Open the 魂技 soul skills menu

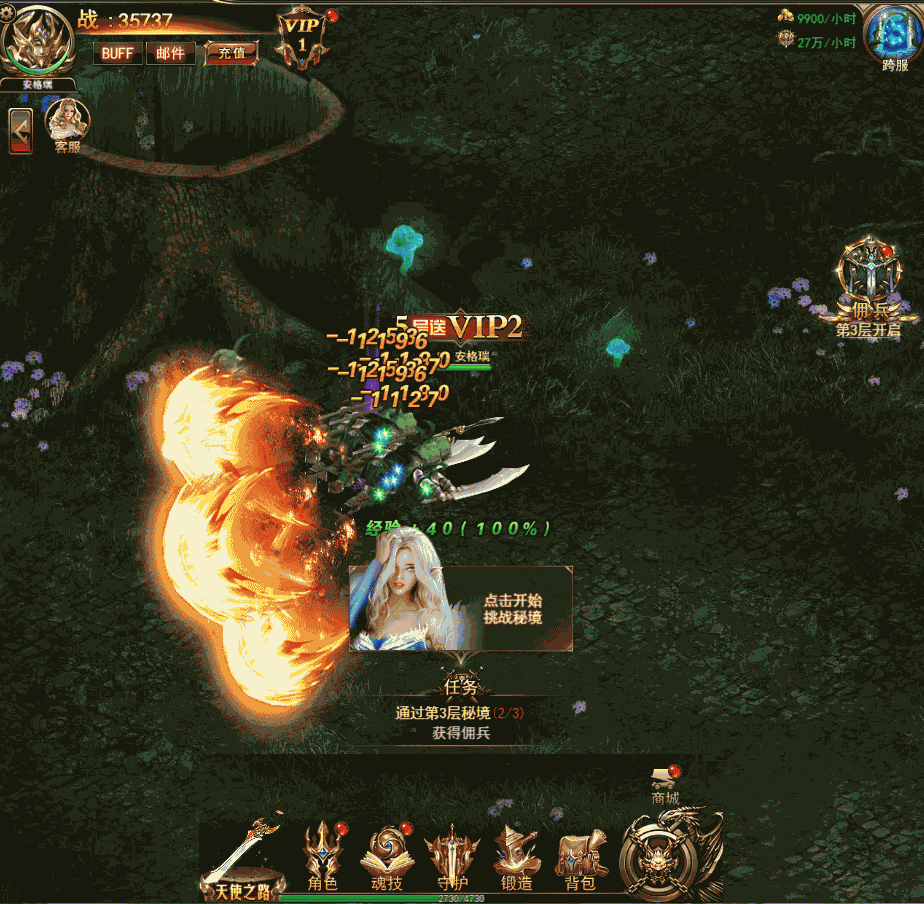coord(385,857)
